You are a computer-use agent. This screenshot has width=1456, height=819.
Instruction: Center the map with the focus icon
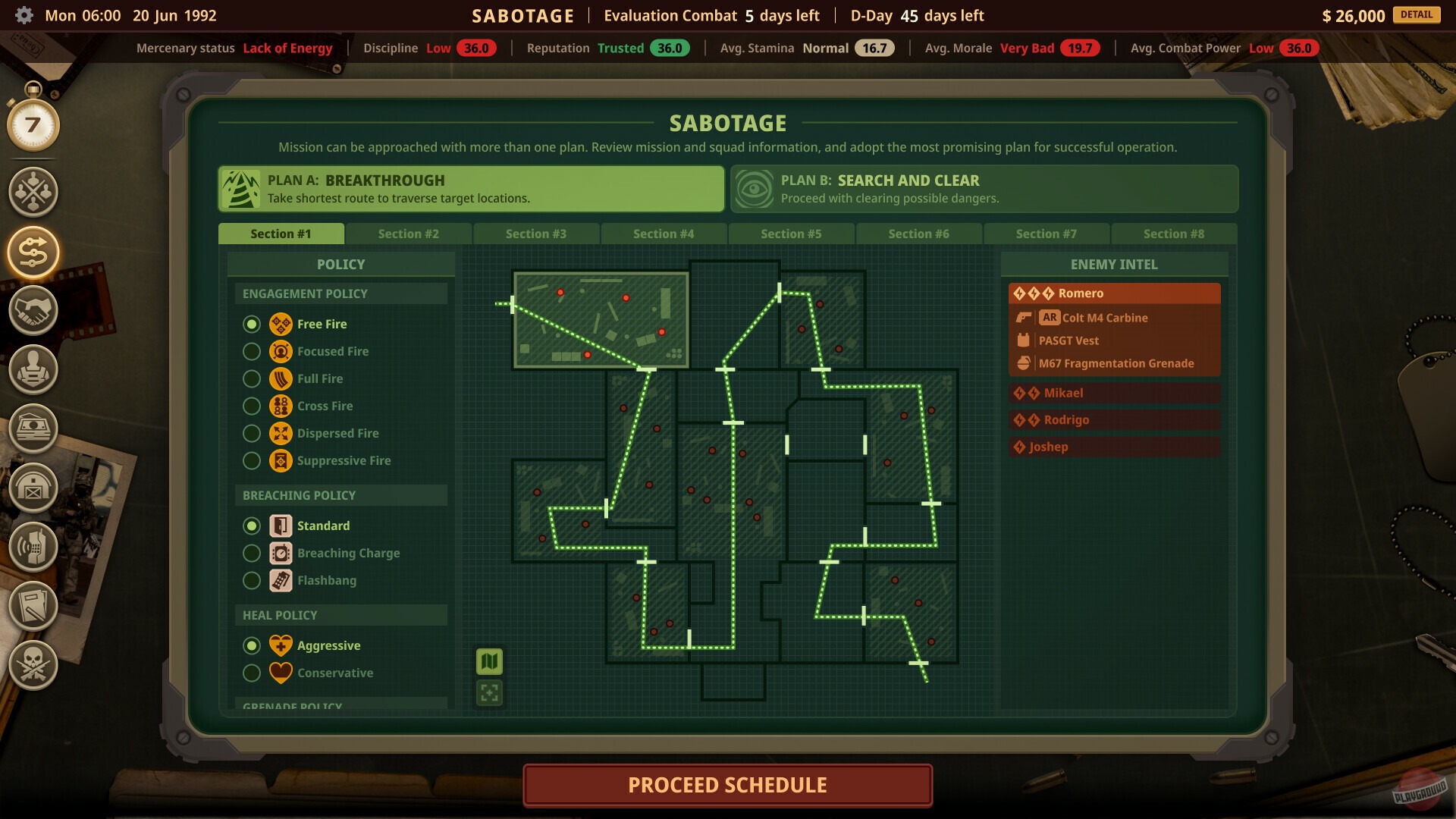489,692
